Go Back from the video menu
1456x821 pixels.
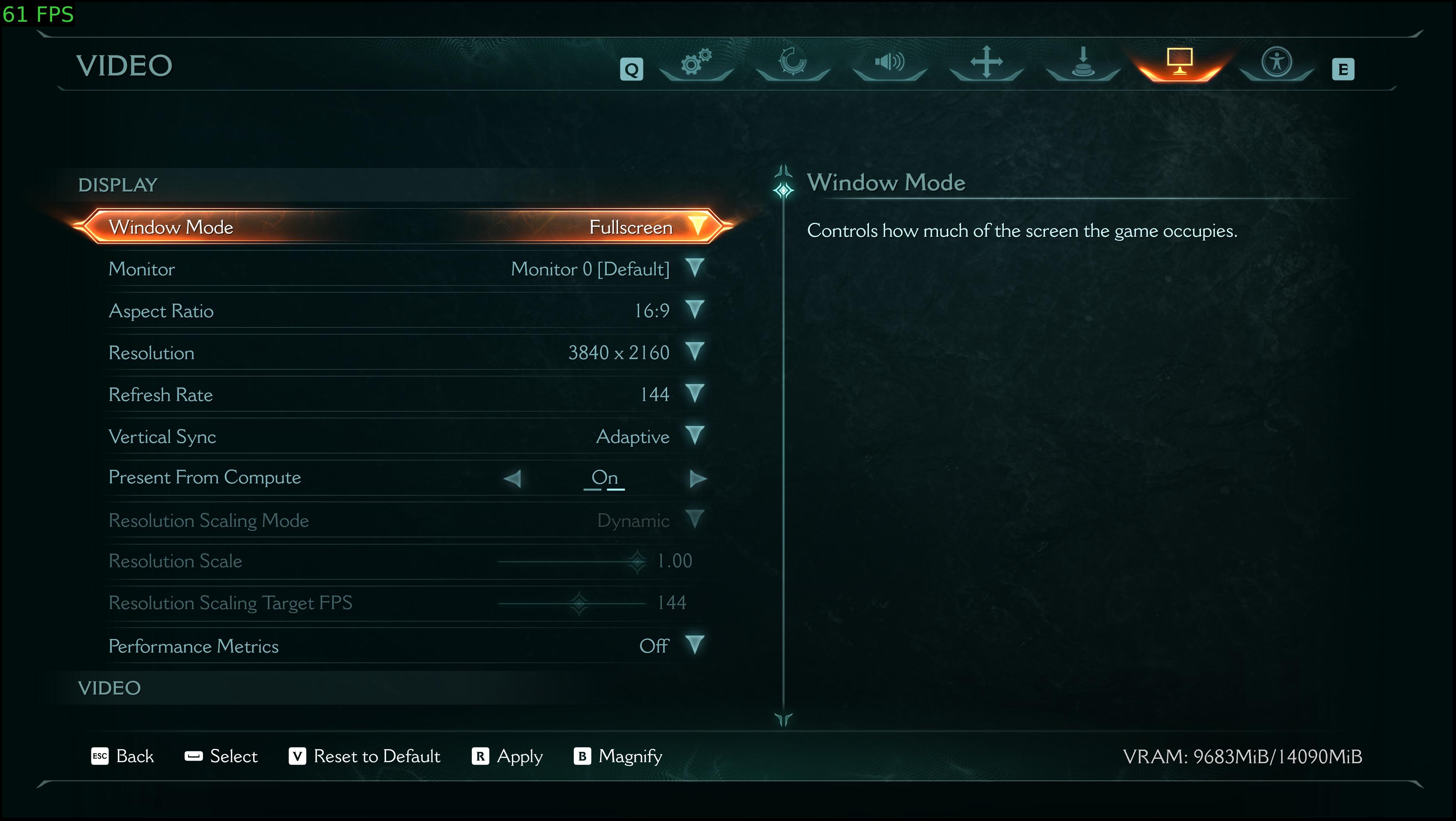123,756
